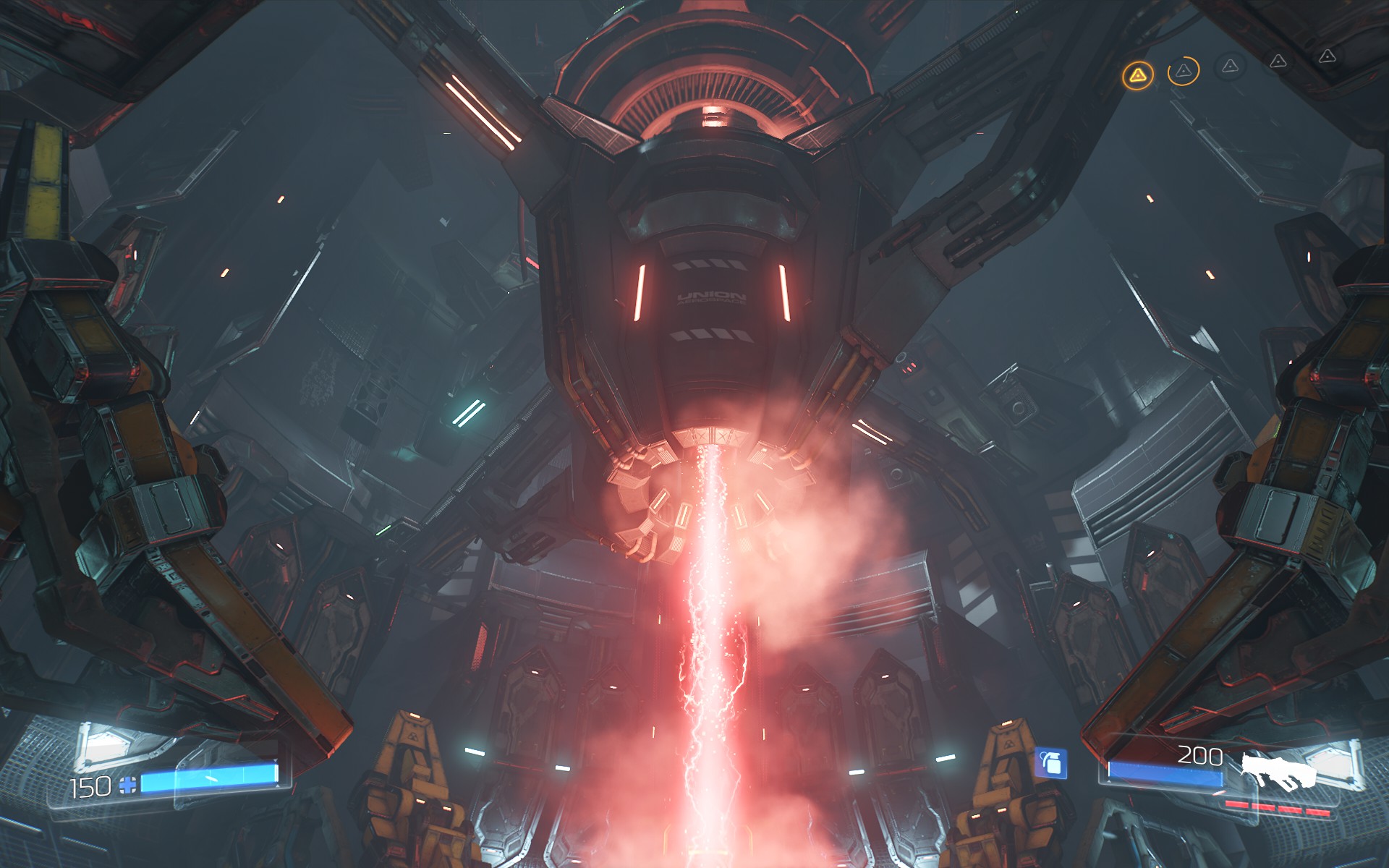Image resolution: width=1389 pixels, height=868 pixels.
Task: Select the frag grenade equipment icon
Action: coord(1050,762)
